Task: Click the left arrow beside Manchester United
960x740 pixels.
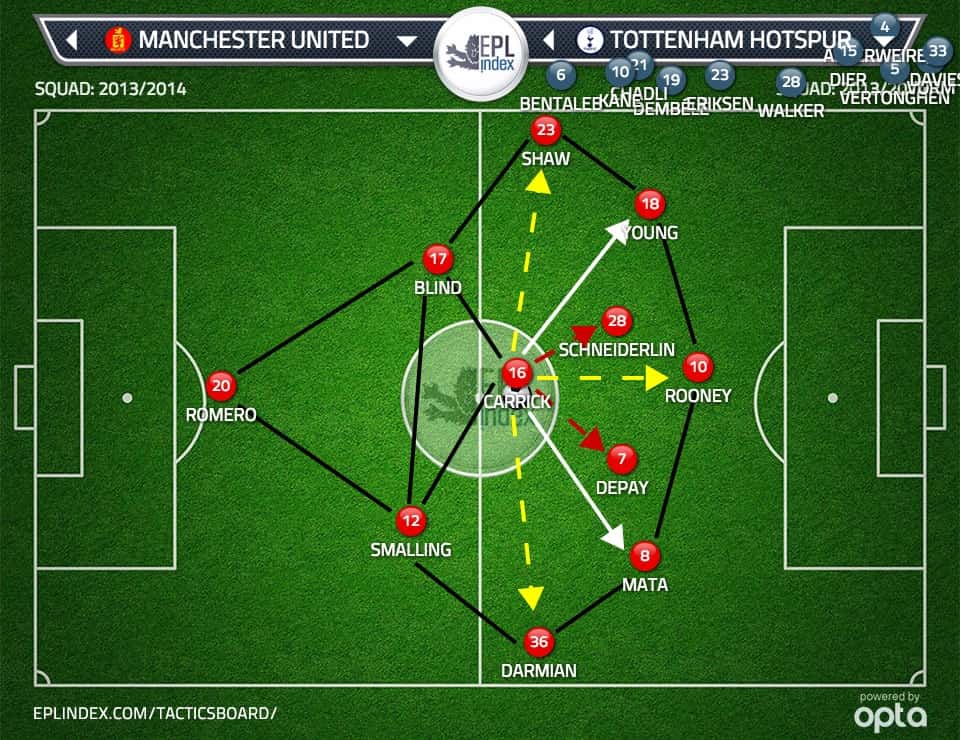Action: [x=71, y=41]
